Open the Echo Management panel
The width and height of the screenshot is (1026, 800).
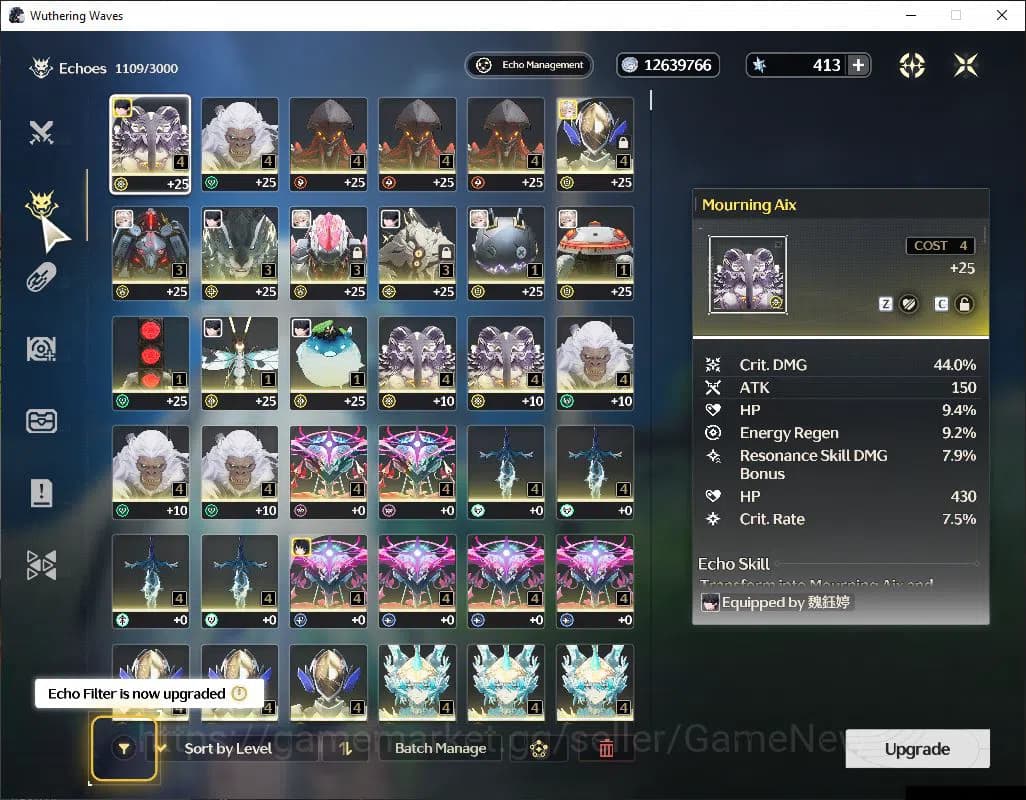pos(529,65)
